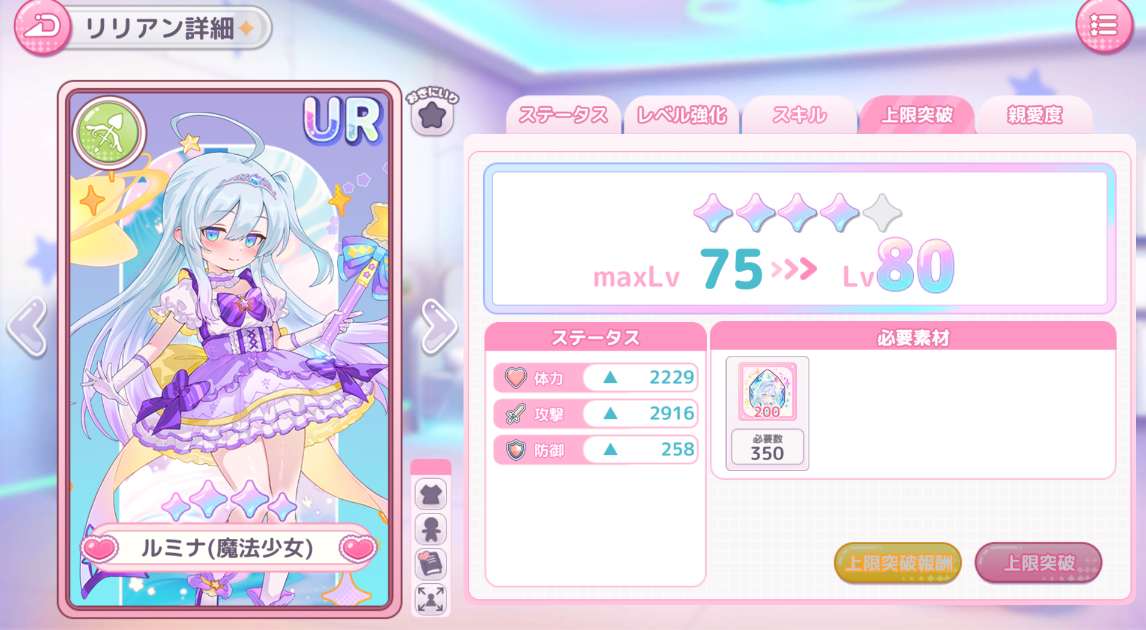The width and height of the screenshot is (1146, 630).
Task: Confirm the pink 上限突破 button
Action: (1038, 563)
